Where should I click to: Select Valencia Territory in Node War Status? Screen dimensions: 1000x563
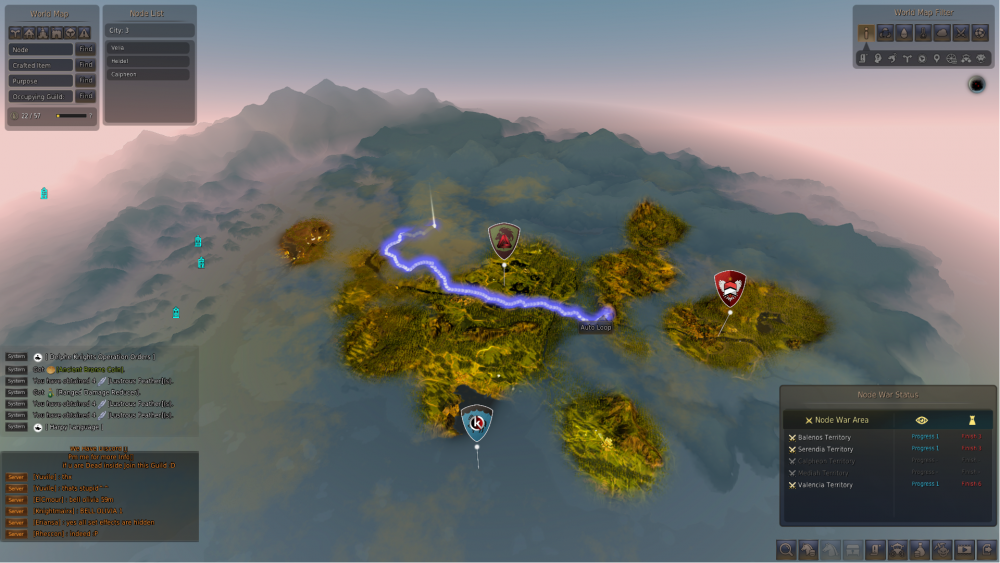coord(825,485)
